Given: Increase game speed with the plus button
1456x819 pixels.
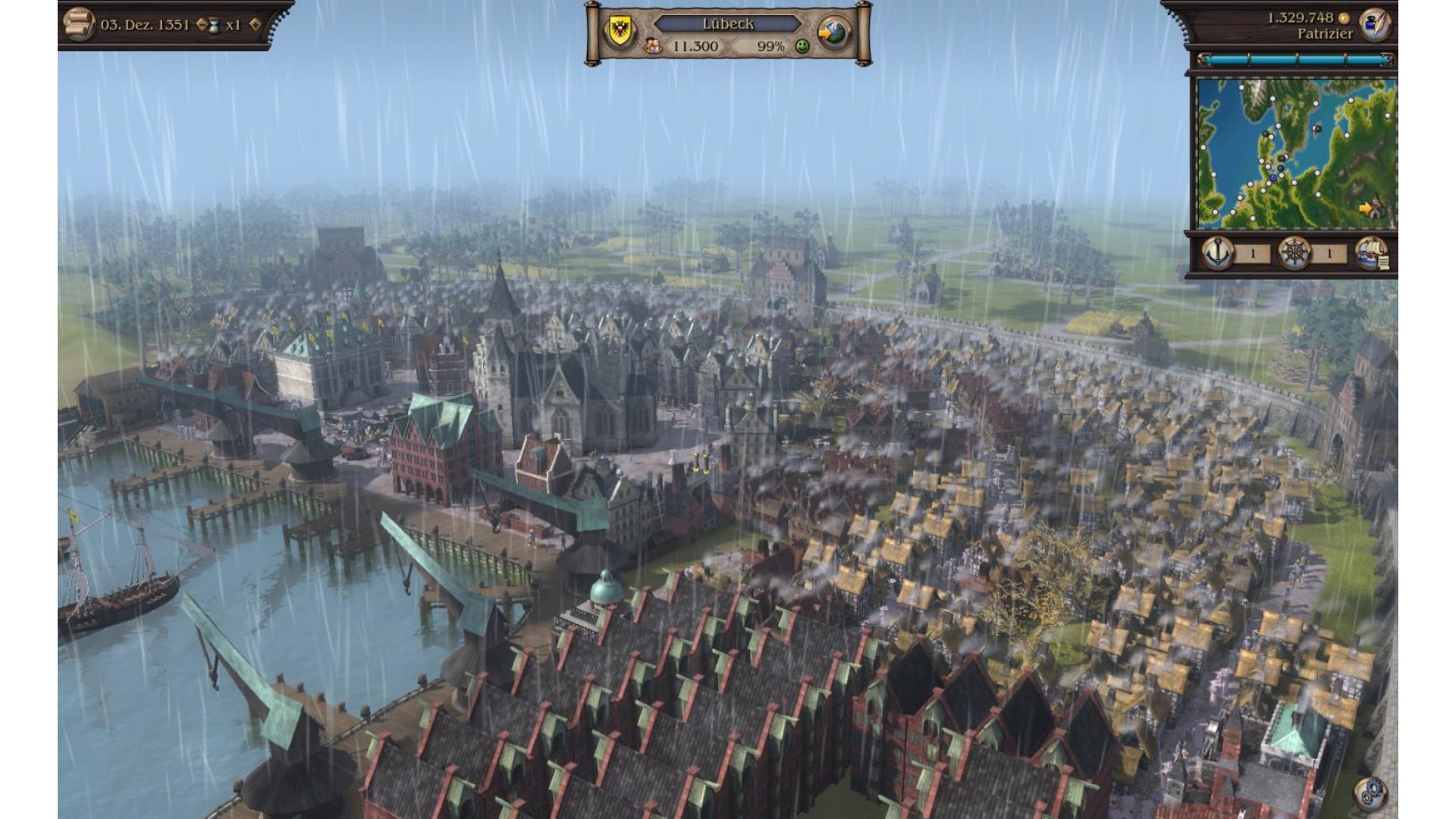Looking at the screenshot, I should click(256, 25).
